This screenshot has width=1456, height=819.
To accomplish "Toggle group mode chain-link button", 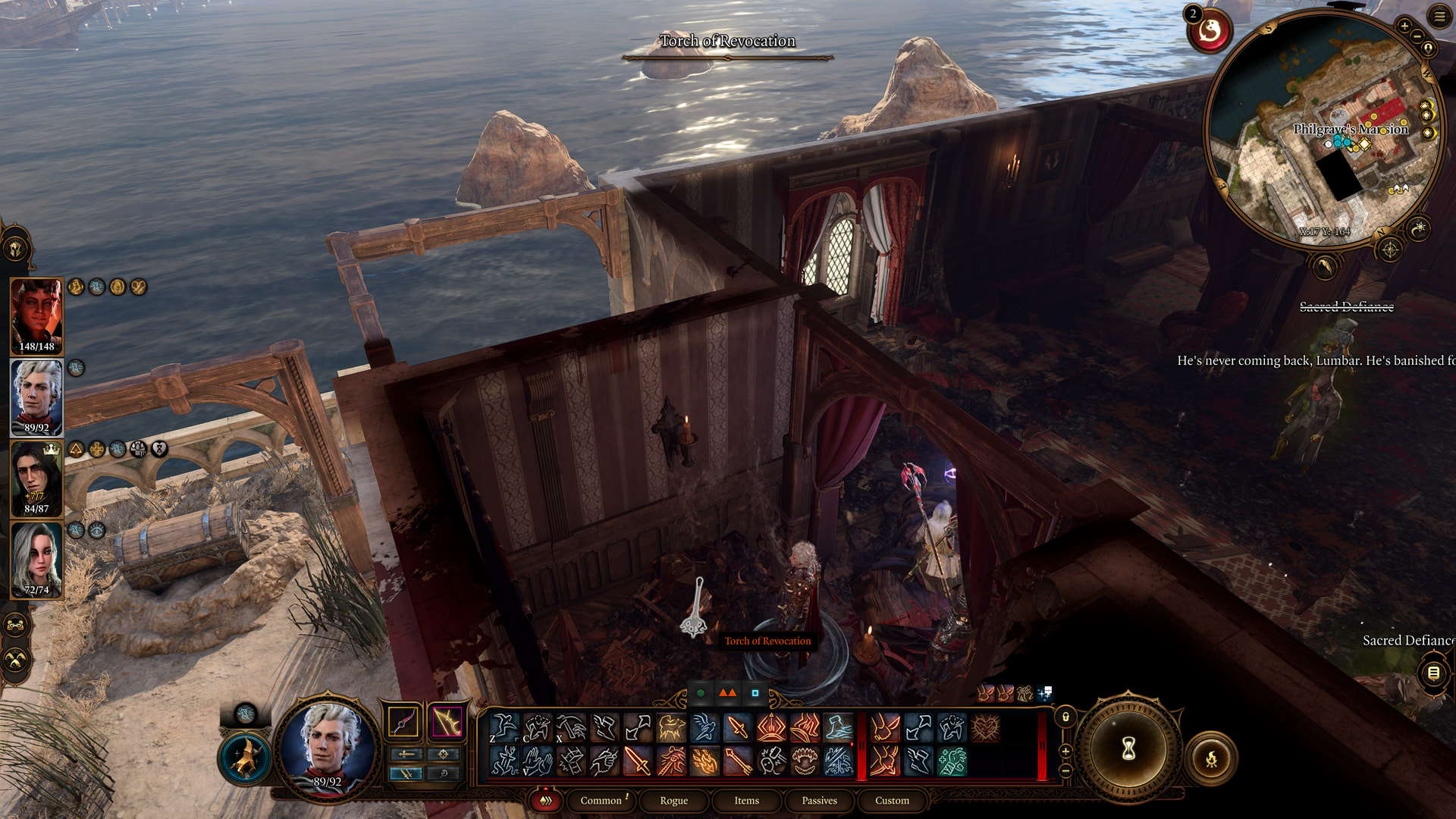I will click(16, 626).
